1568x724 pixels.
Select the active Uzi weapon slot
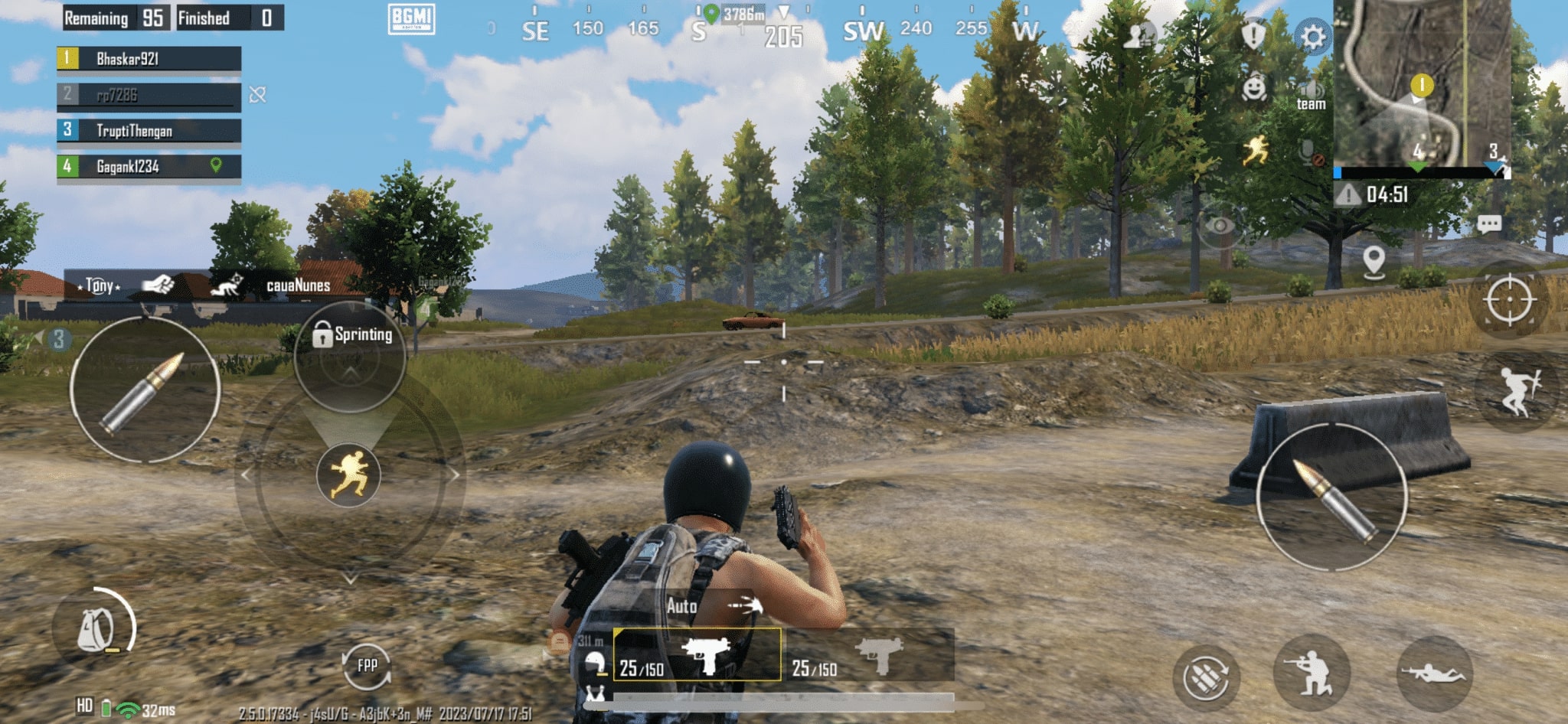tap(697, 654)
